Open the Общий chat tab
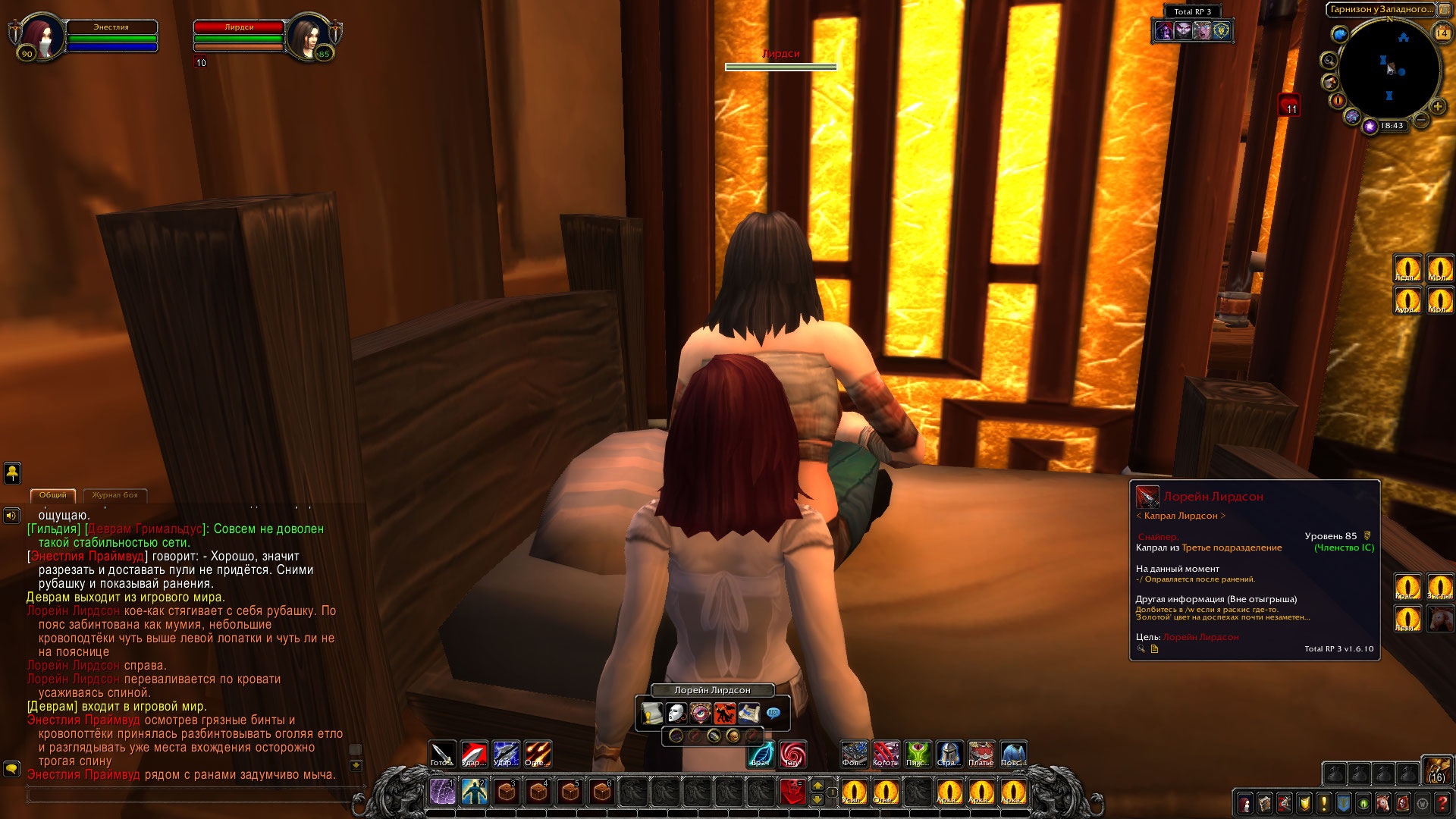1456x819 pixels. (x=53, y=495)
